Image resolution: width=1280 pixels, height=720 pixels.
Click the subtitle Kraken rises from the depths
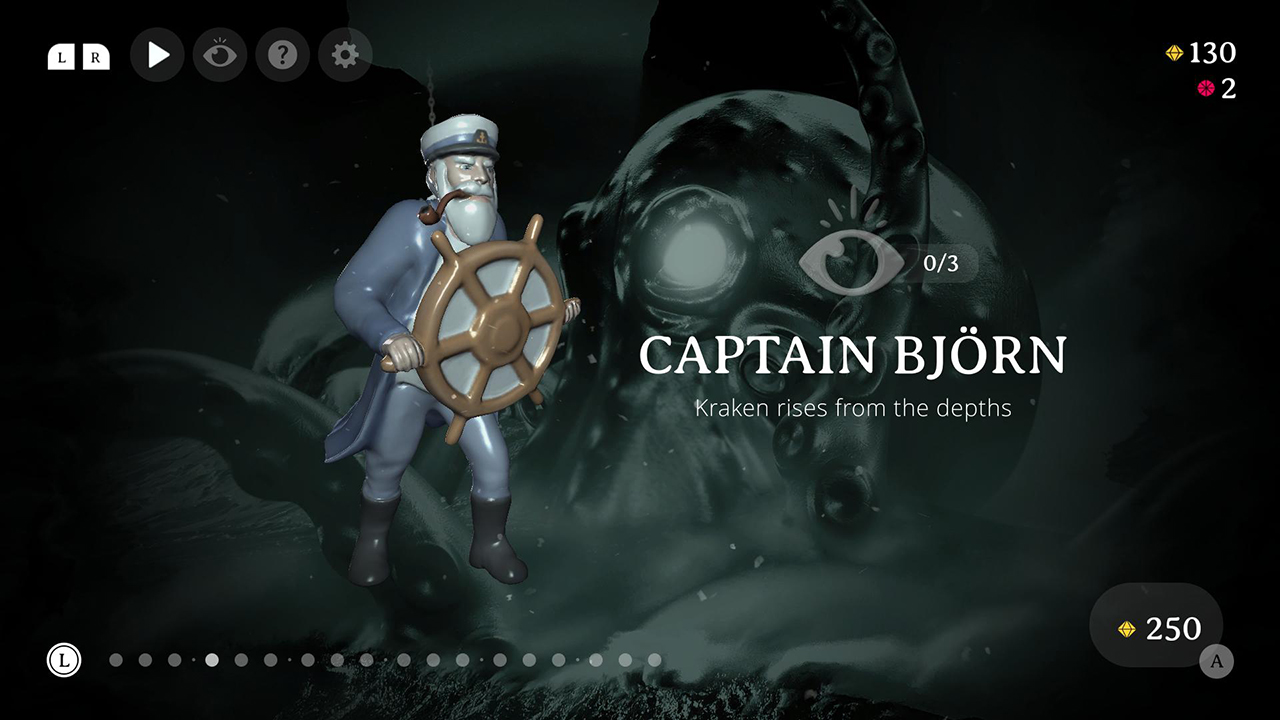[x=854, y=408]
